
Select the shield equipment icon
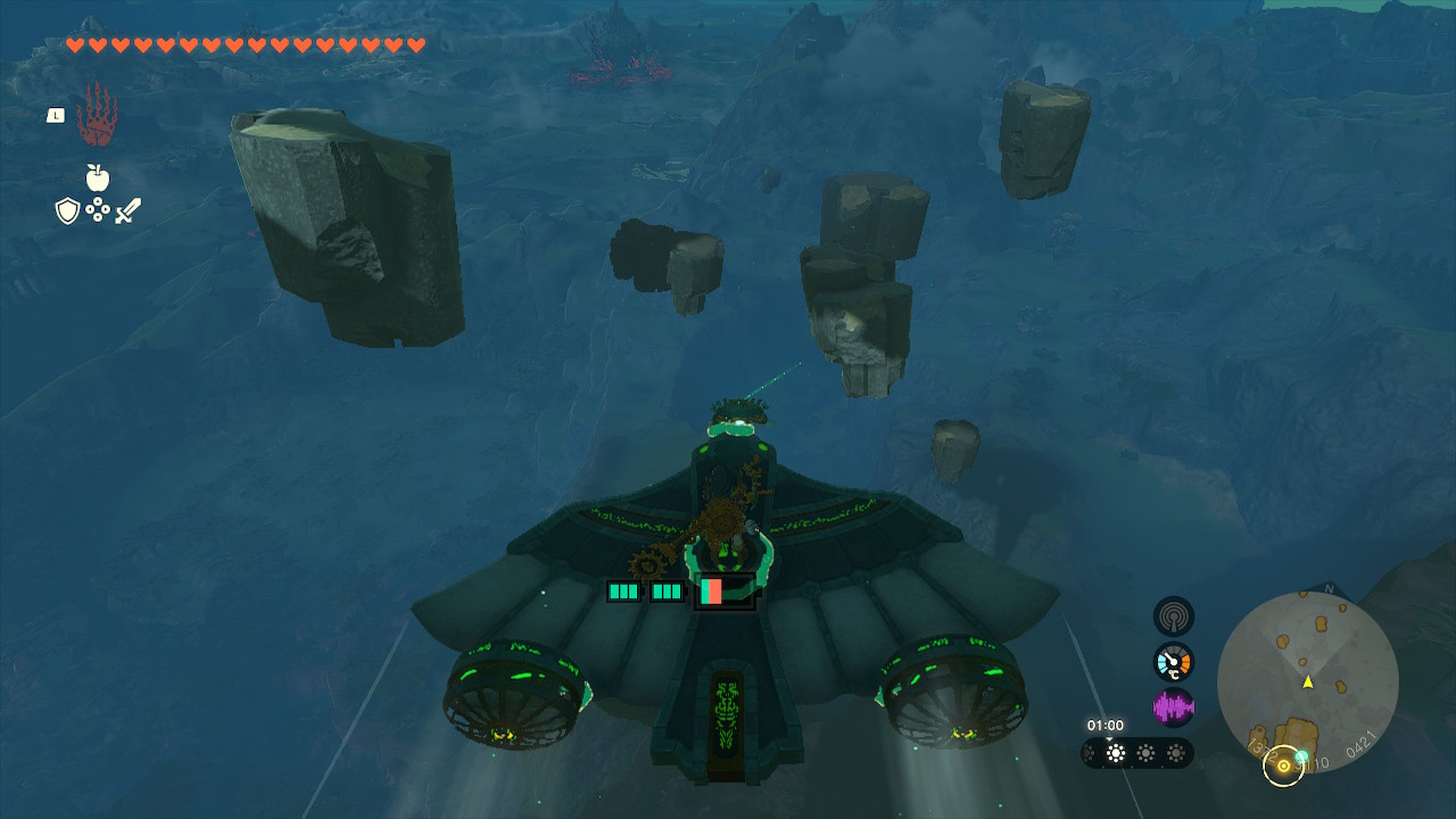click(x=67, y=211)
